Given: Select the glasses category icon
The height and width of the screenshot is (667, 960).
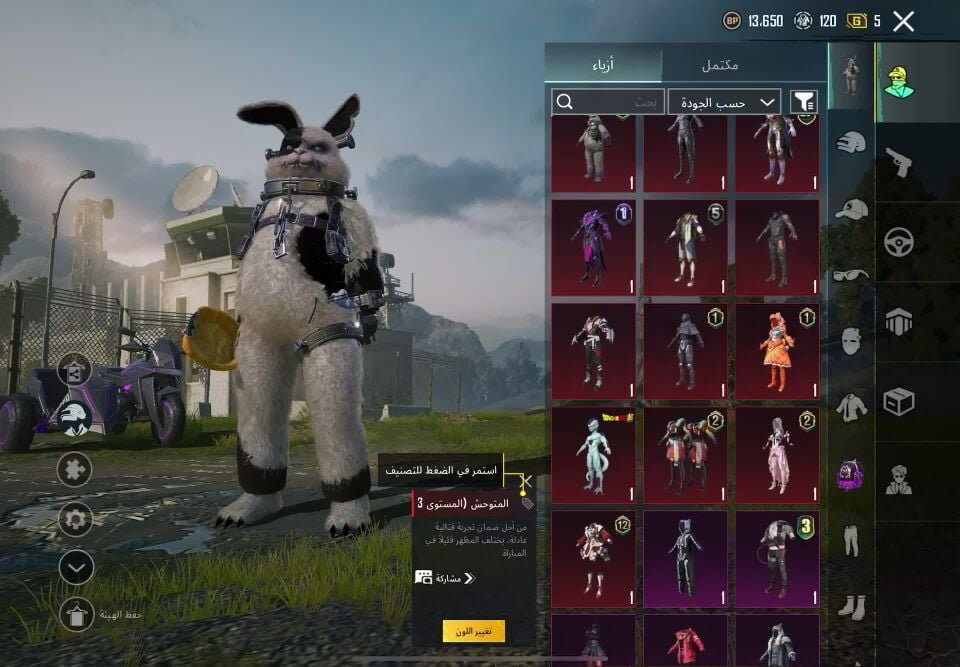Looking at the screenshot, I should (851, 275).
